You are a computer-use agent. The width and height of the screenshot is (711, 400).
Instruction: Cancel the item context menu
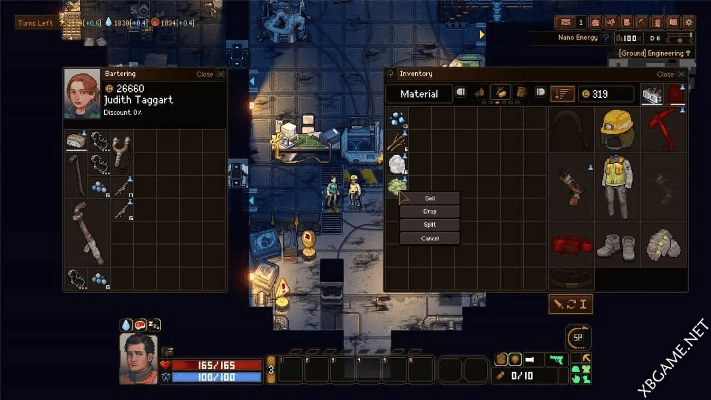click(430, 238)
